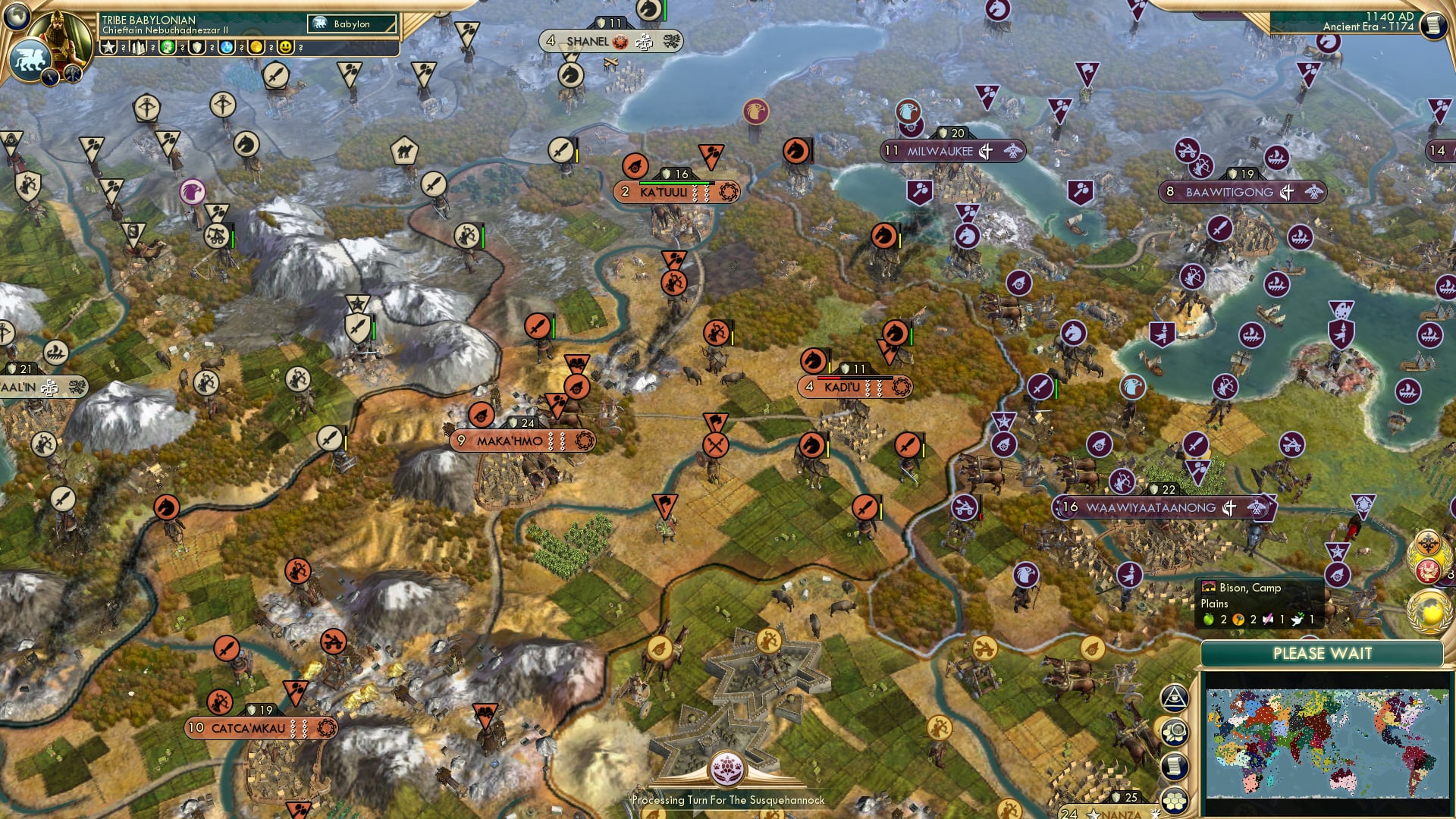Viewport: 1456px width, 819px height.
Task: Click the green leader head icon
Action: click(168, 48)
